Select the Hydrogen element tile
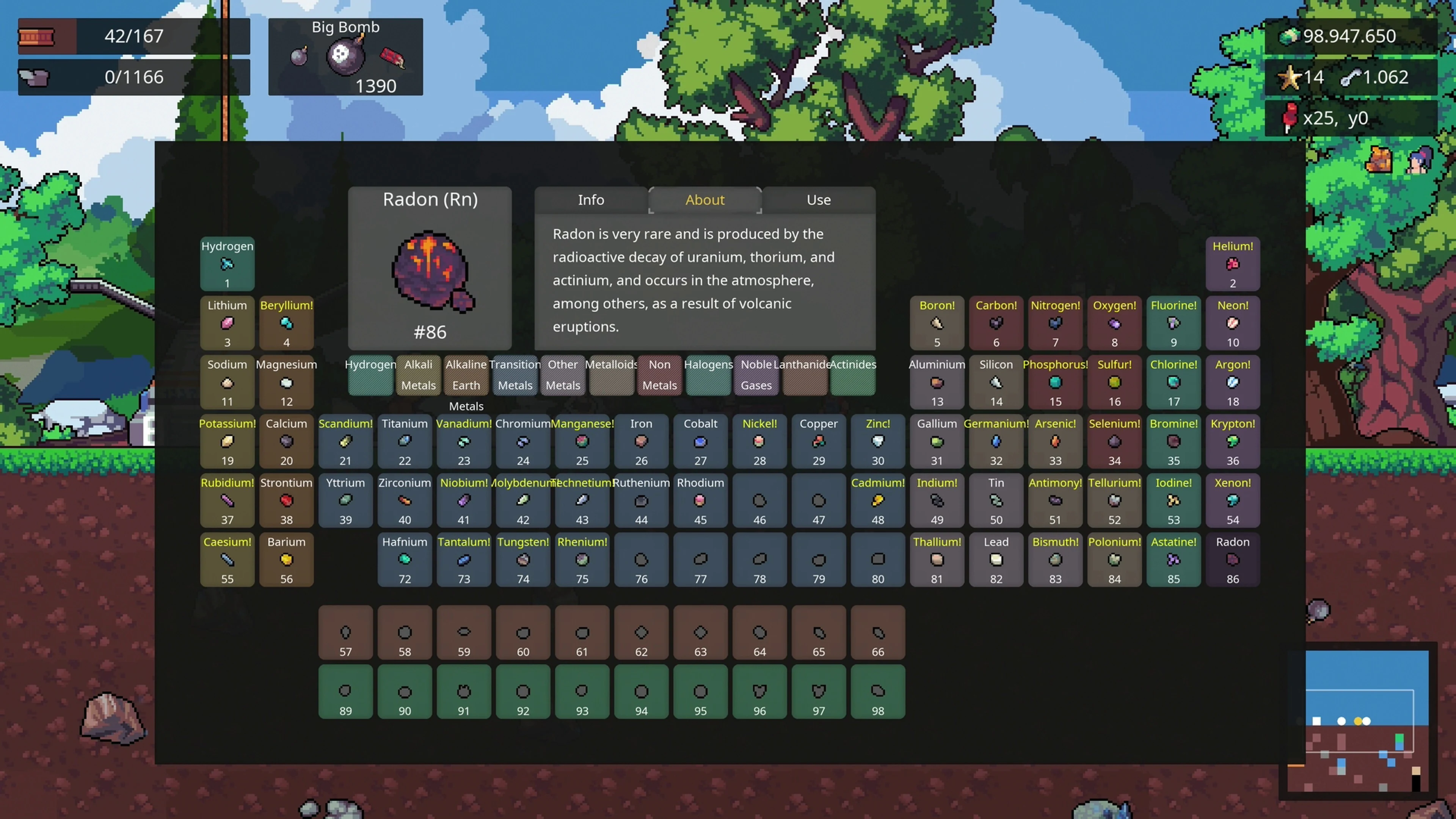Image resolution: width=1456 pixels, height=819 pixels. [x=227, y=265]
